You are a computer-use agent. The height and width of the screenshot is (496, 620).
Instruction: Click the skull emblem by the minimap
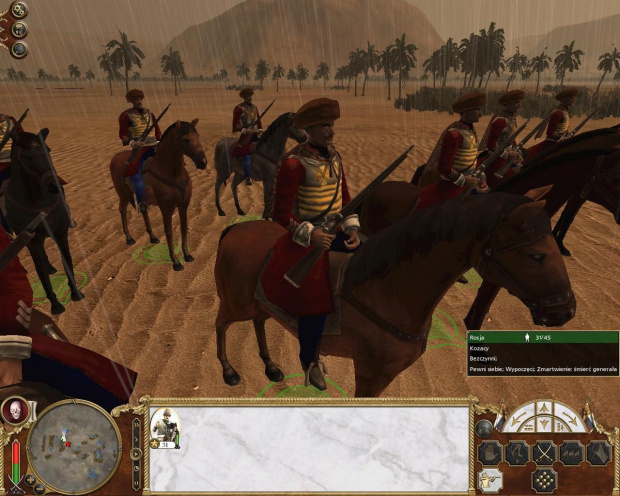(16, 410)
